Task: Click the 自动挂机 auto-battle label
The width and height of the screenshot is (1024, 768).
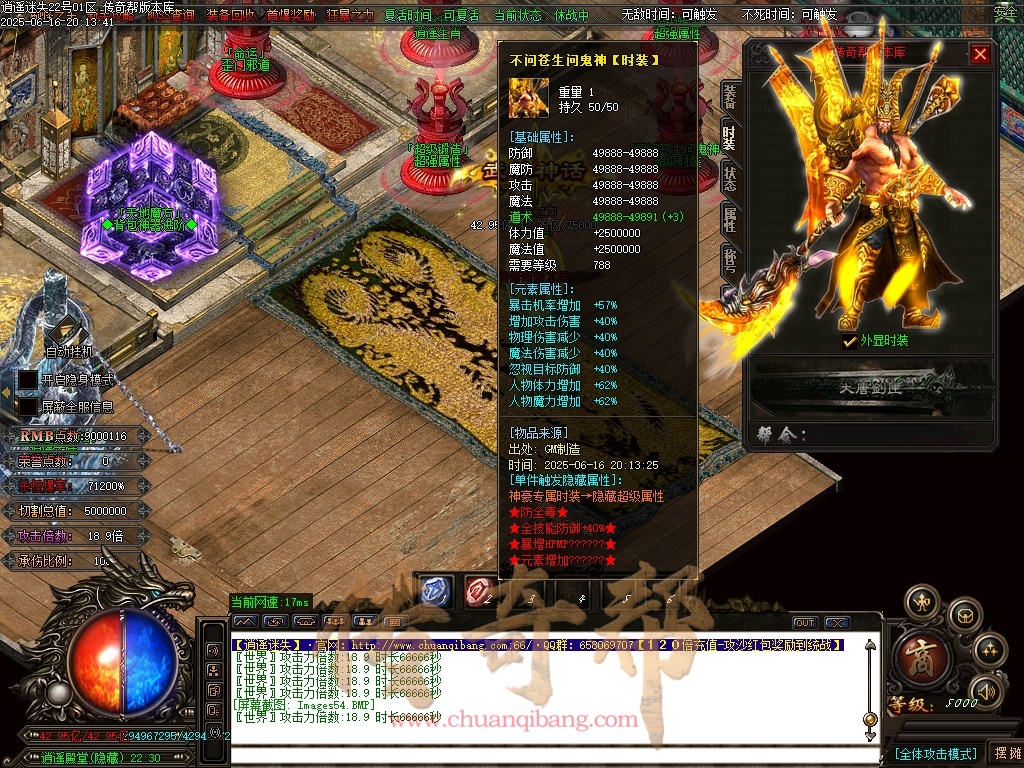Action: coord(69,351)
